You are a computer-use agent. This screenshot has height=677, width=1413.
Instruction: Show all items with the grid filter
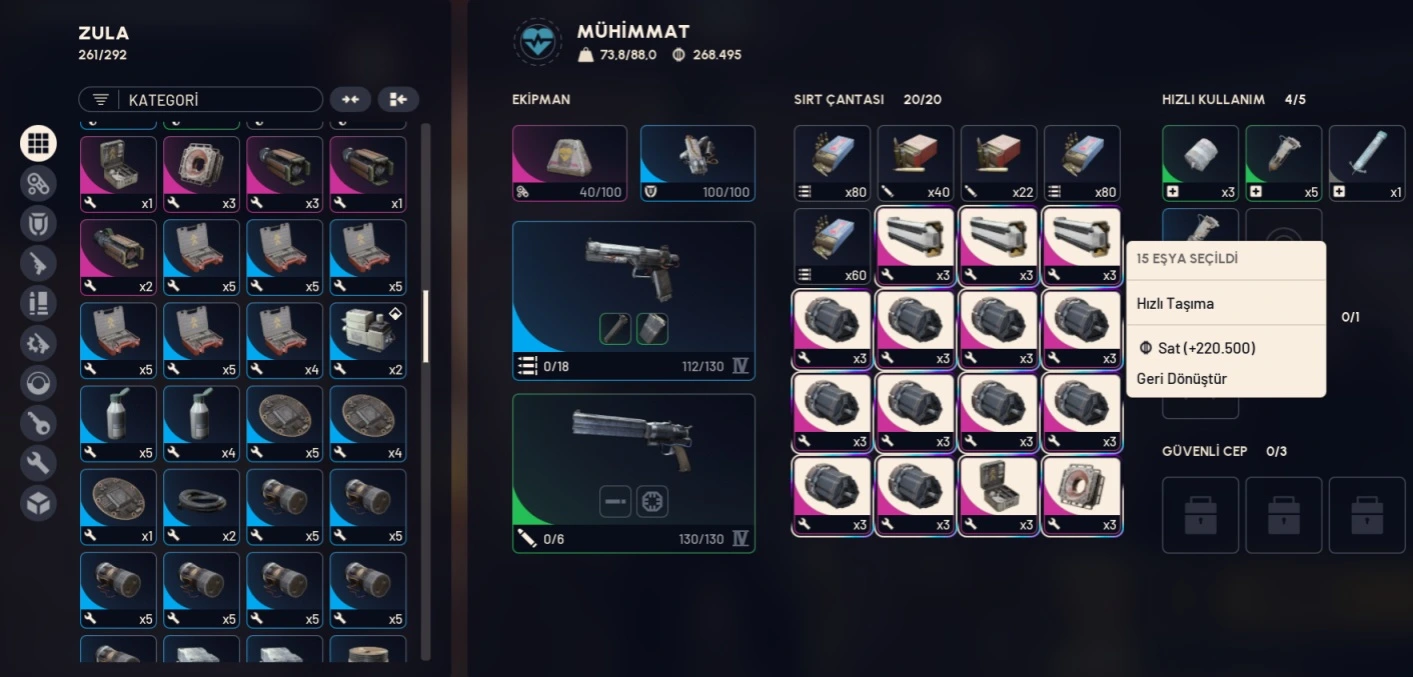pyautogui.click(x=38, y=143)
